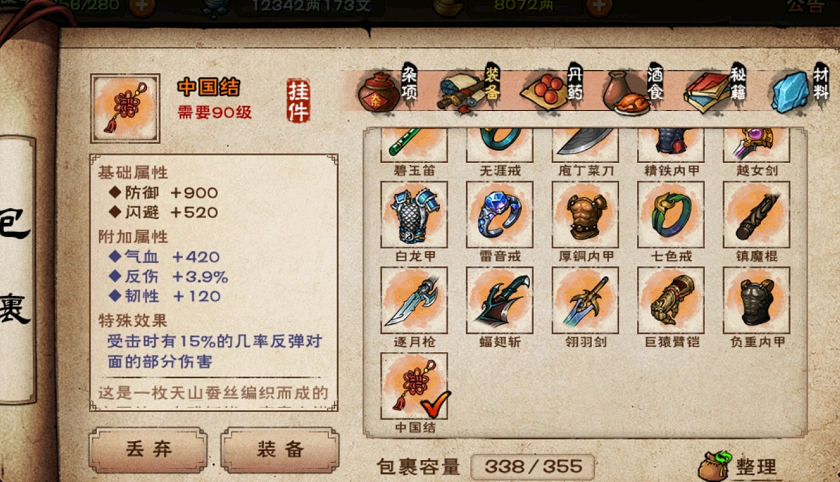Select the 材料 materials tab
Image resolution: width=840 pixels, height=482 pixels.
[800, 92]
